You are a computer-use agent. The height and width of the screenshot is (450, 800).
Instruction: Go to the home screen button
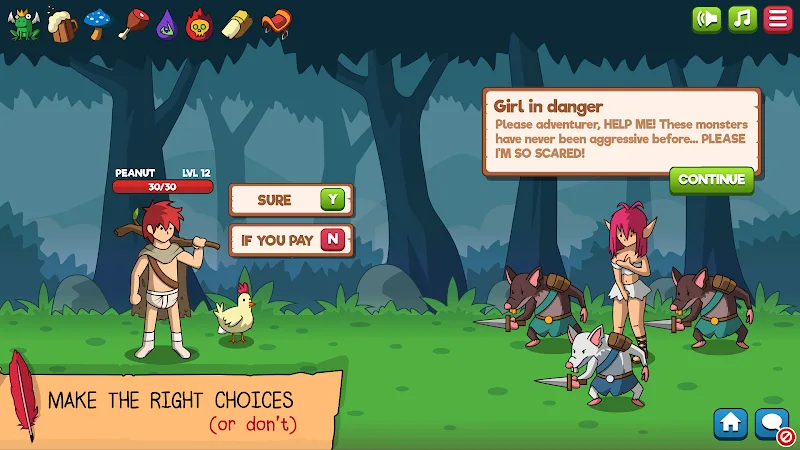[731, 424]
